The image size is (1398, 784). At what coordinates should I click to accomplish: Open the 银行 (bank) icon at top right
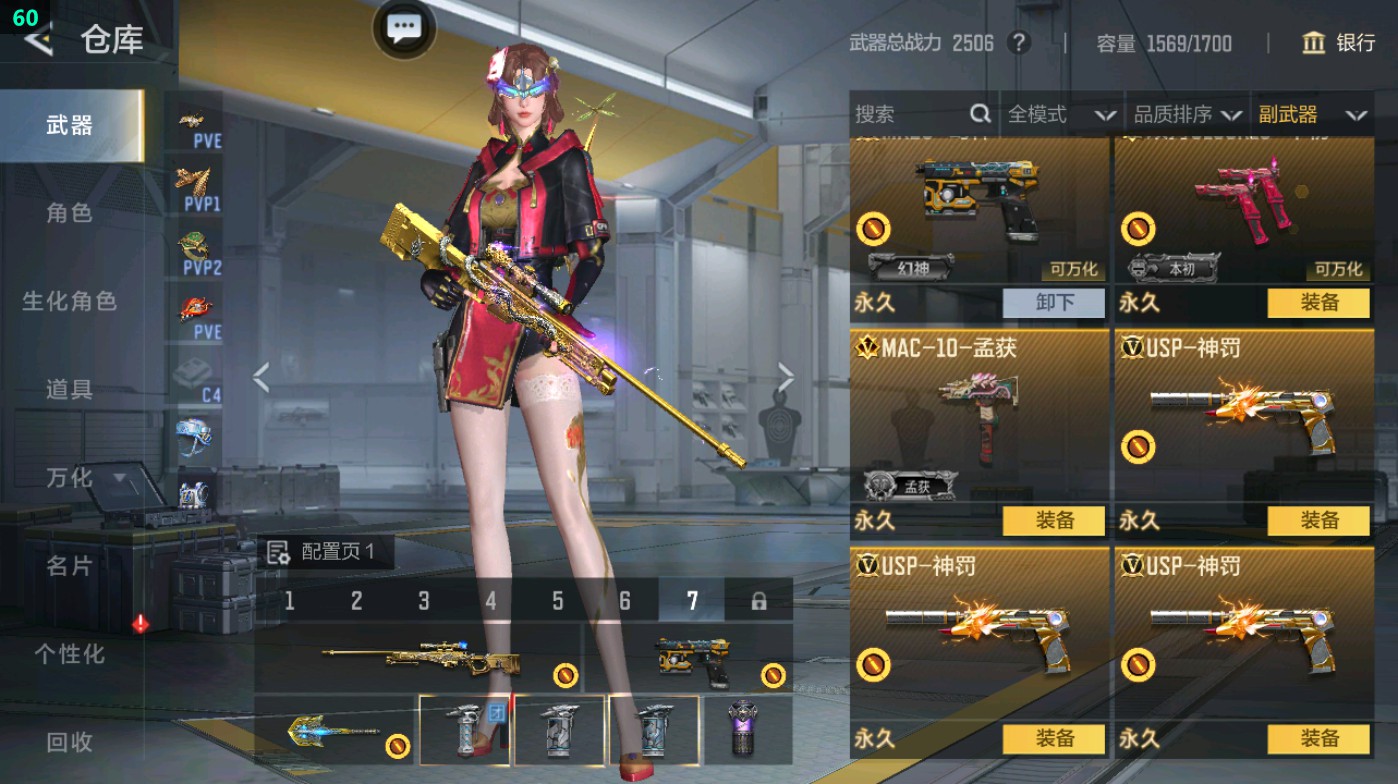(1314, 44)
